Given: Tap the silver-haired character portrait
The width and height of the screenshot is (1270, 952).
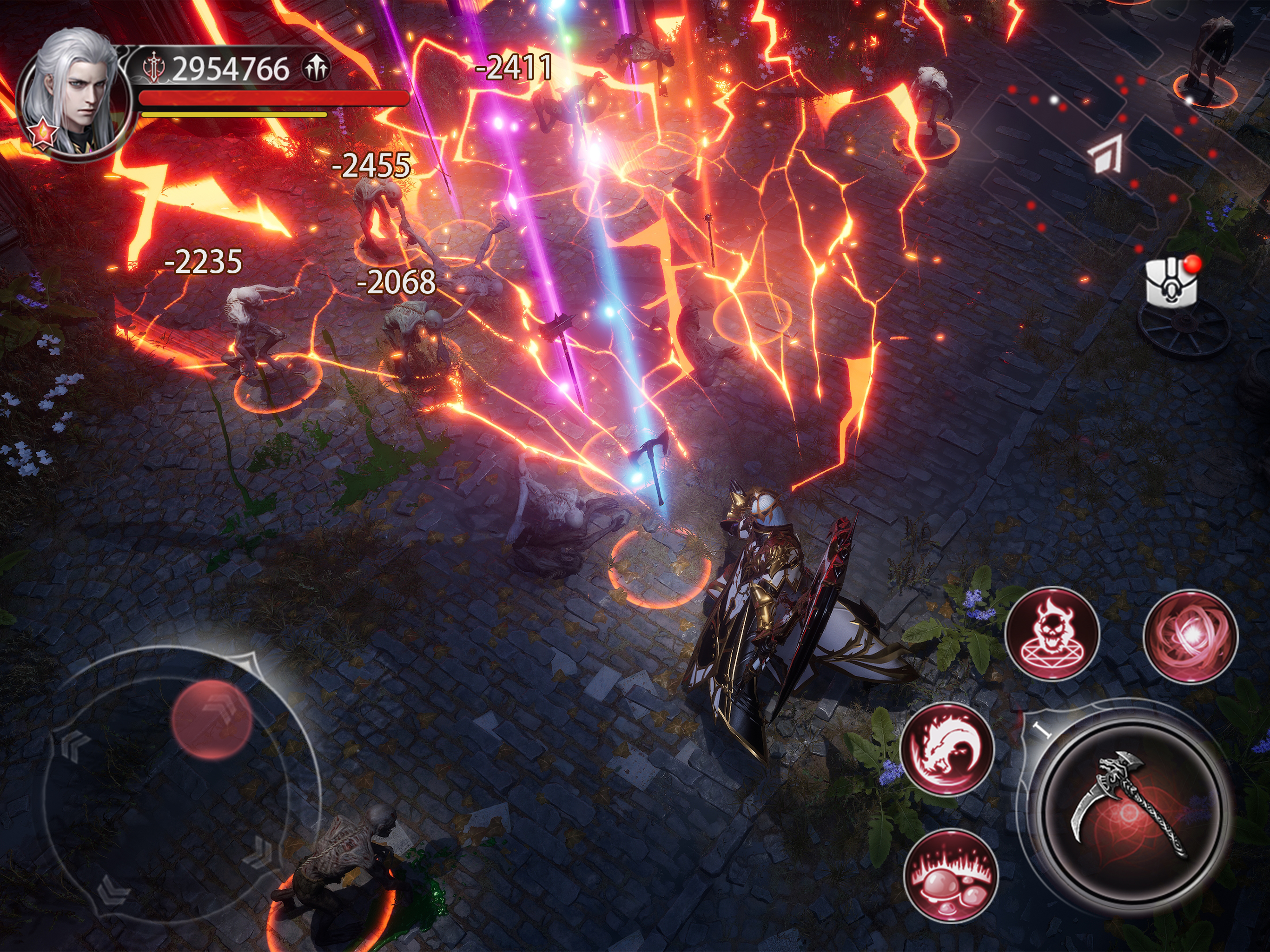Looking at the screenshot, I should (73, 95).
